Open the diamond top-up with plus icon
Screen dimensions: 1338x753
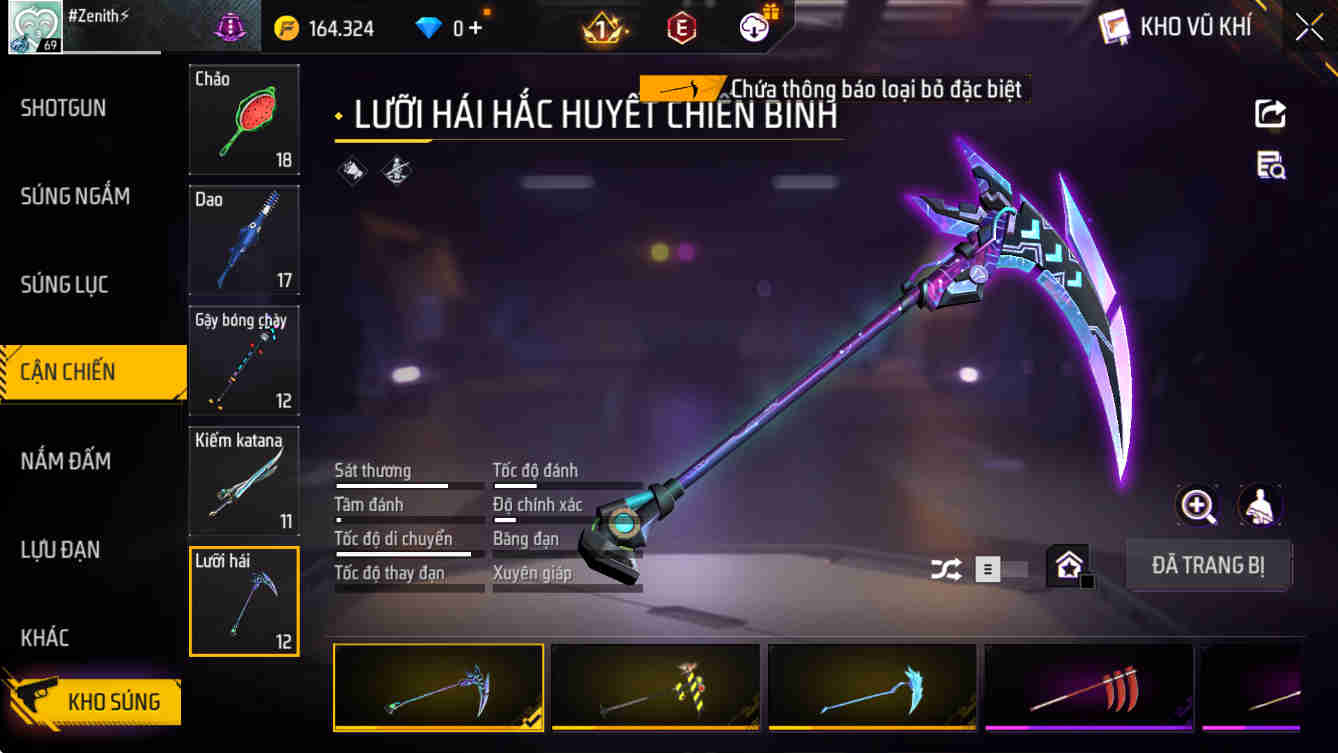click(x=463, y=27)
